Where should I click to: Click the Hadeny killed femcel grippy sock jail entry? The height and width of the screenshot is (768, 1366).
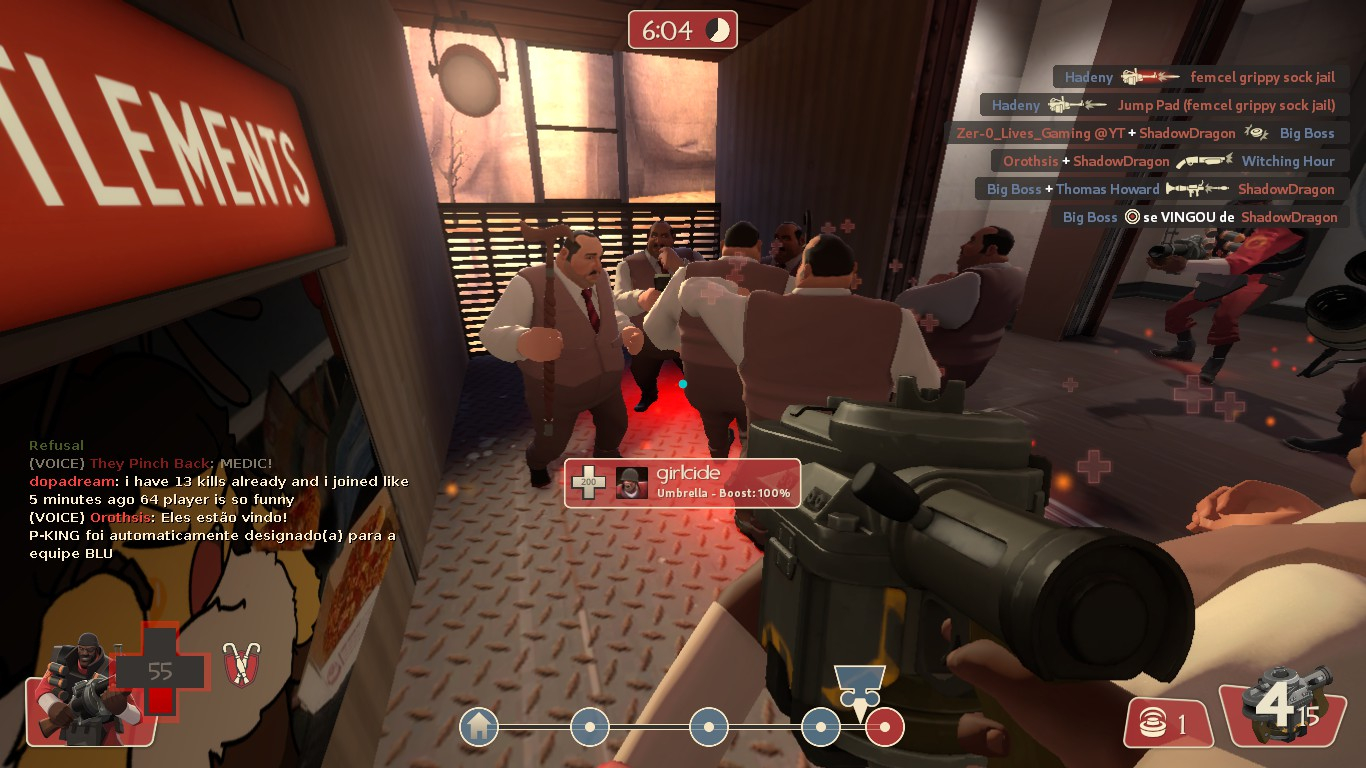click(x=1199, y=77)
